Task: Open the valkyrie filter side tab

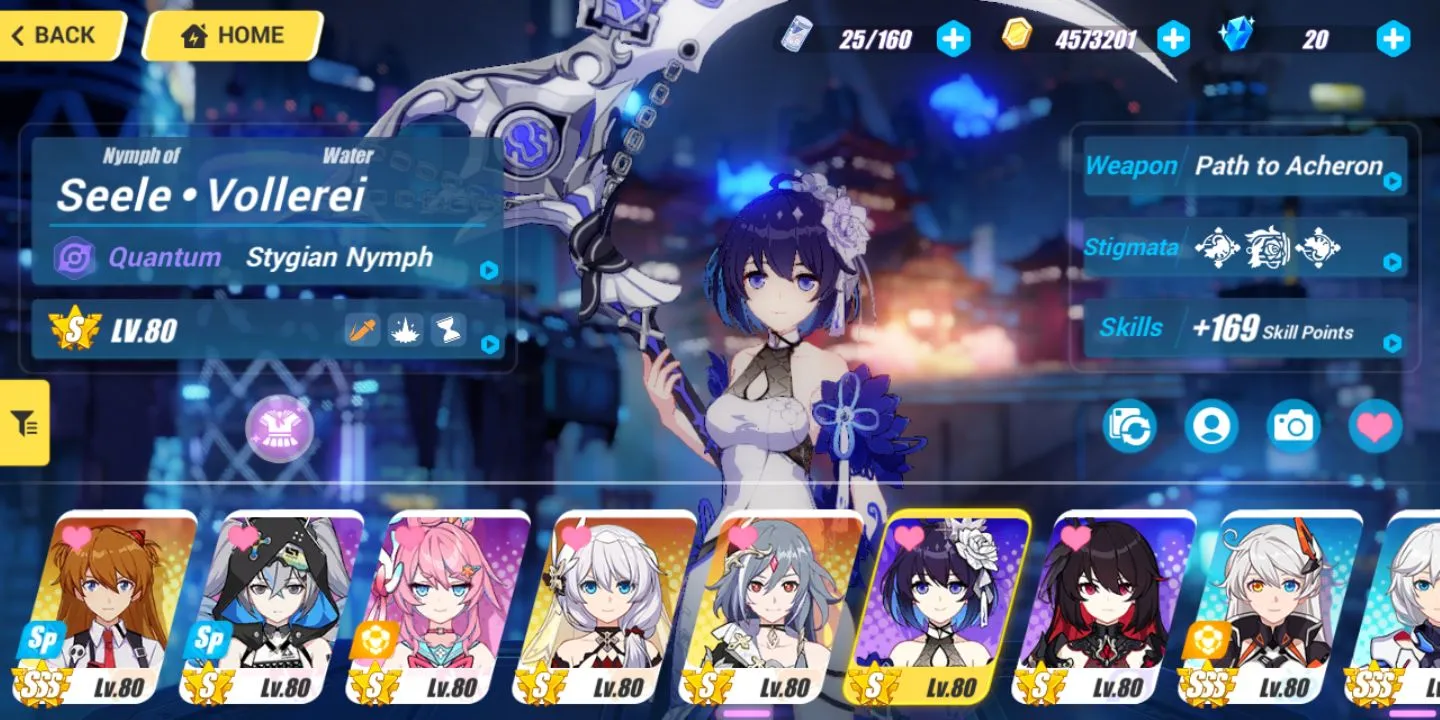Action: 25,423
